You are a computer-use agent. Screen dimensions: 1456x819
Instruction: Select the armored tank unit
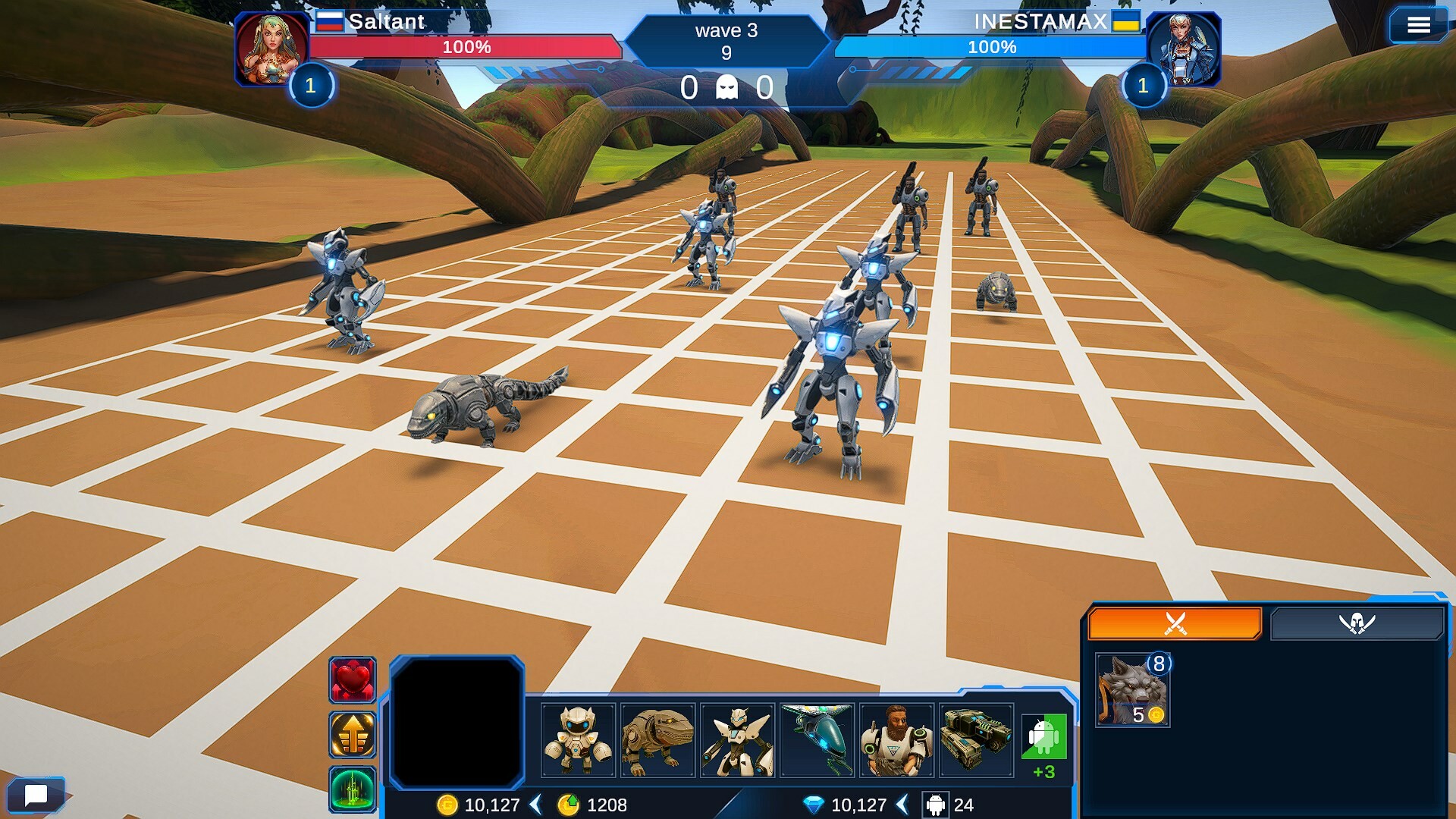[976, 740]
